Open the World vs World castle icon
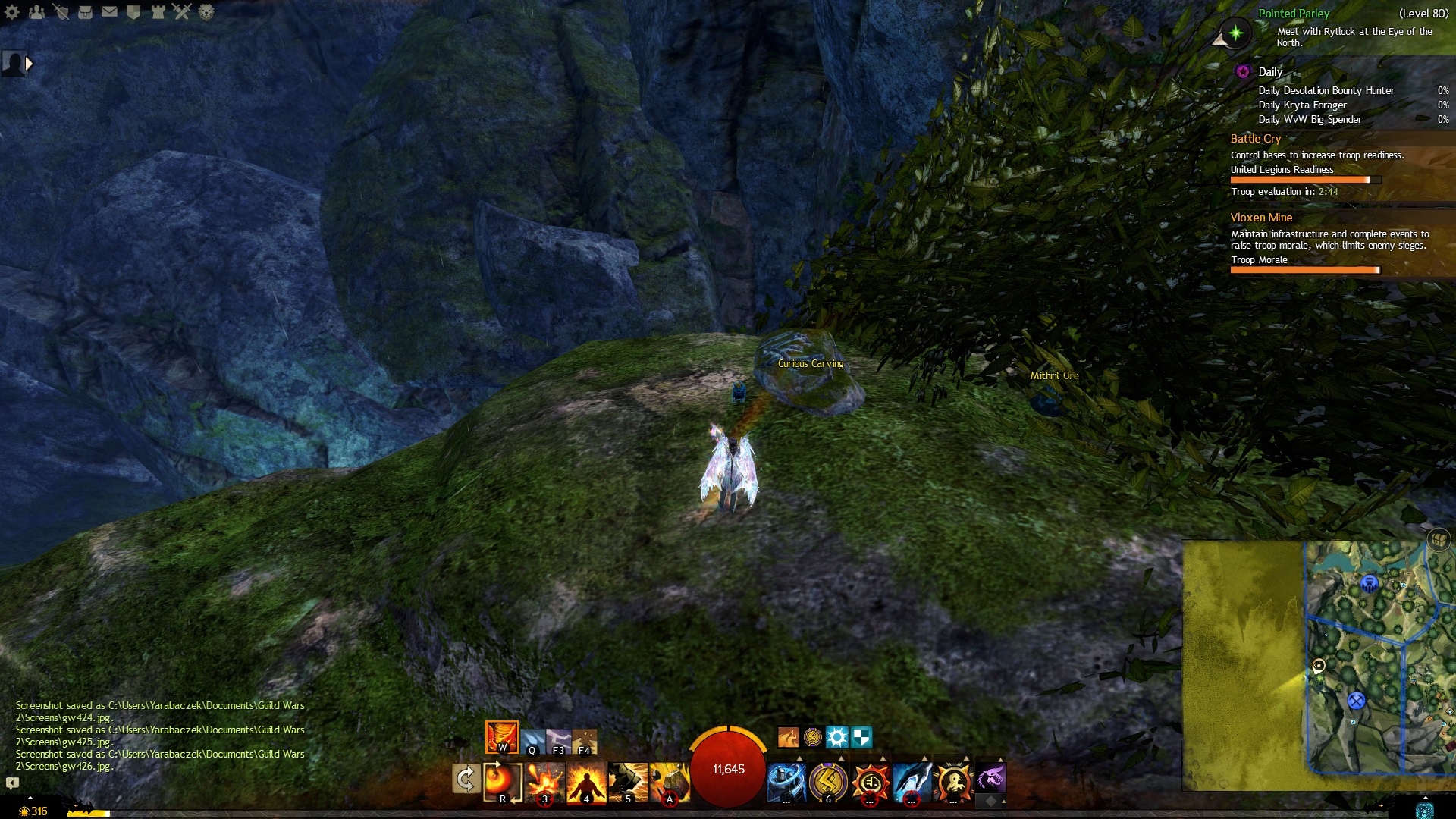The height and width of the screenshot is (819, 1456). pos(158,12)
